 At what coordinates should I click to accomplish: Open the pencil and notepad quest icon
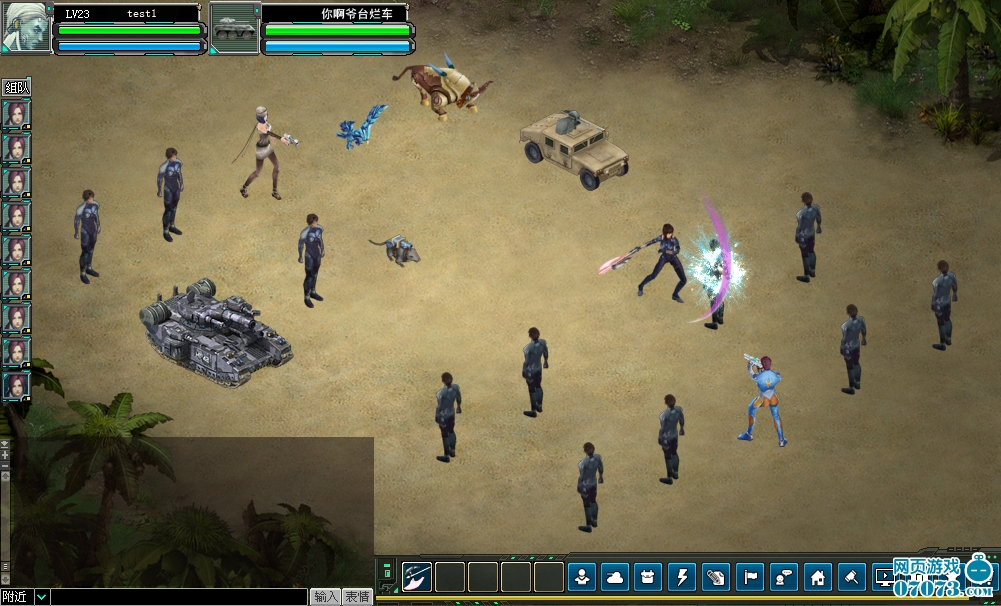tap(717, 577)
